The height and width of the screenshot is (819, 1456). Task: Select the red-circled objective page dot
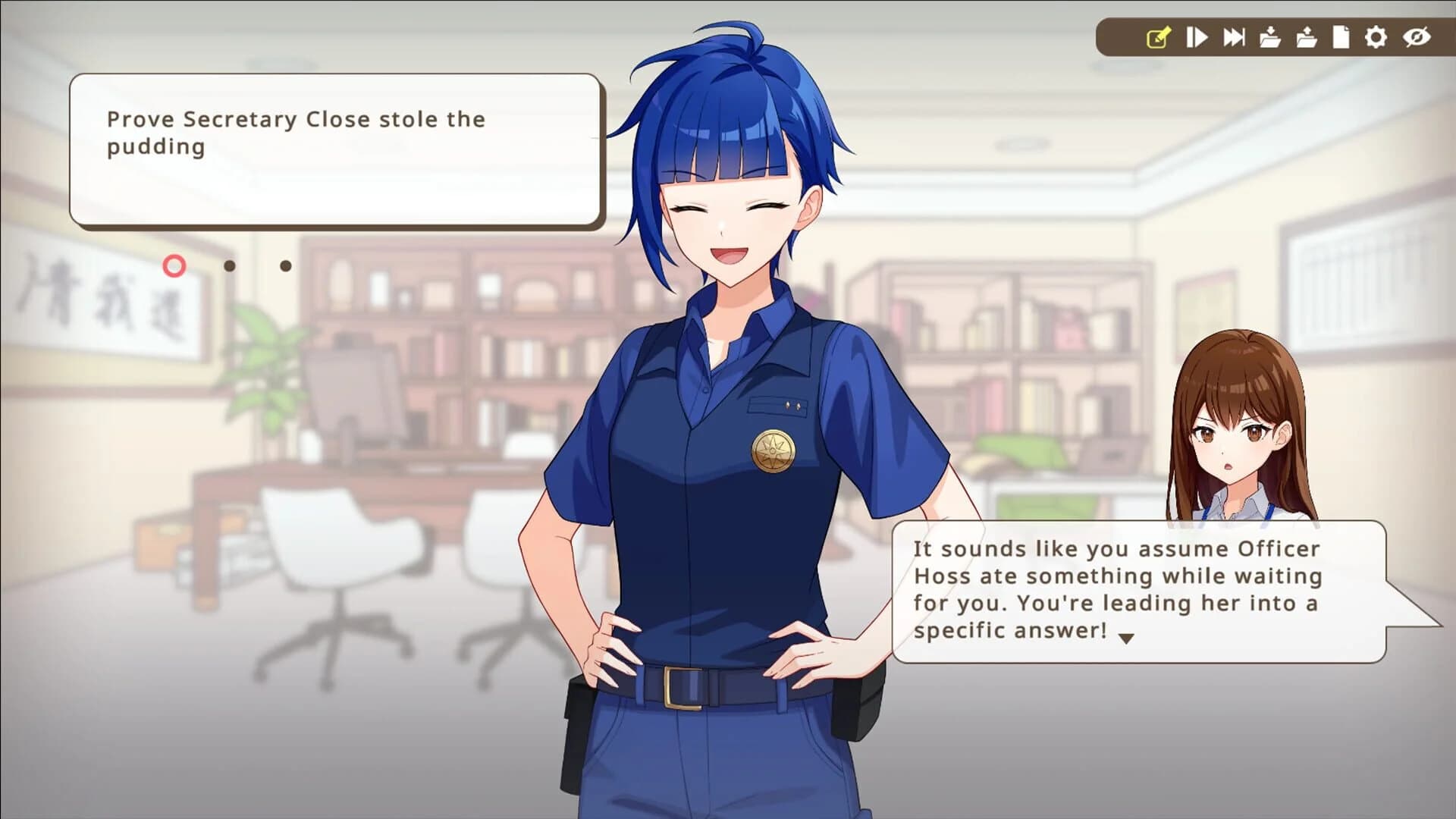tap(175, 266)
